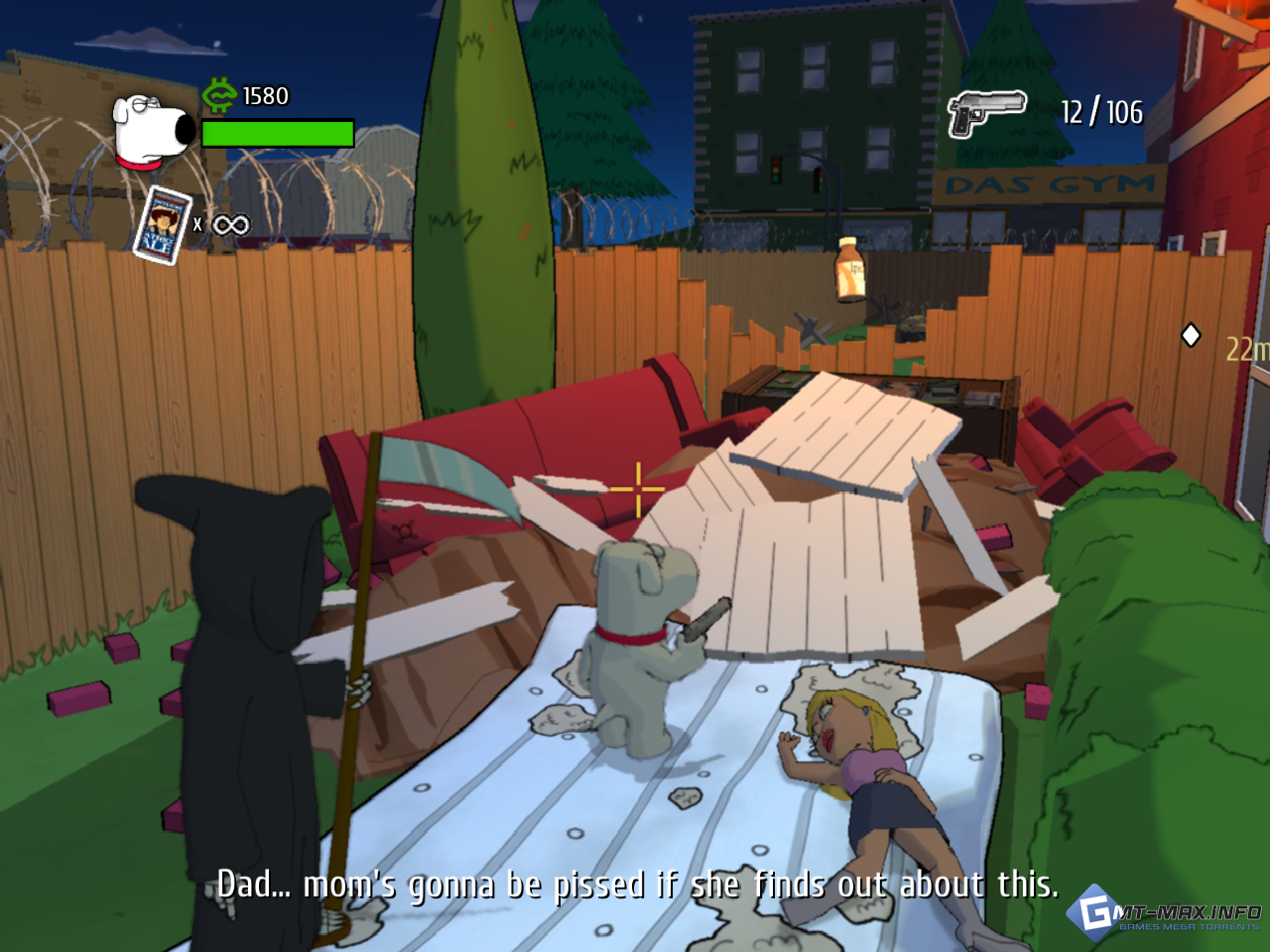Click Brian's character portrait
The width and height of the screenshot is (1270, 952).
pos(154,130)
